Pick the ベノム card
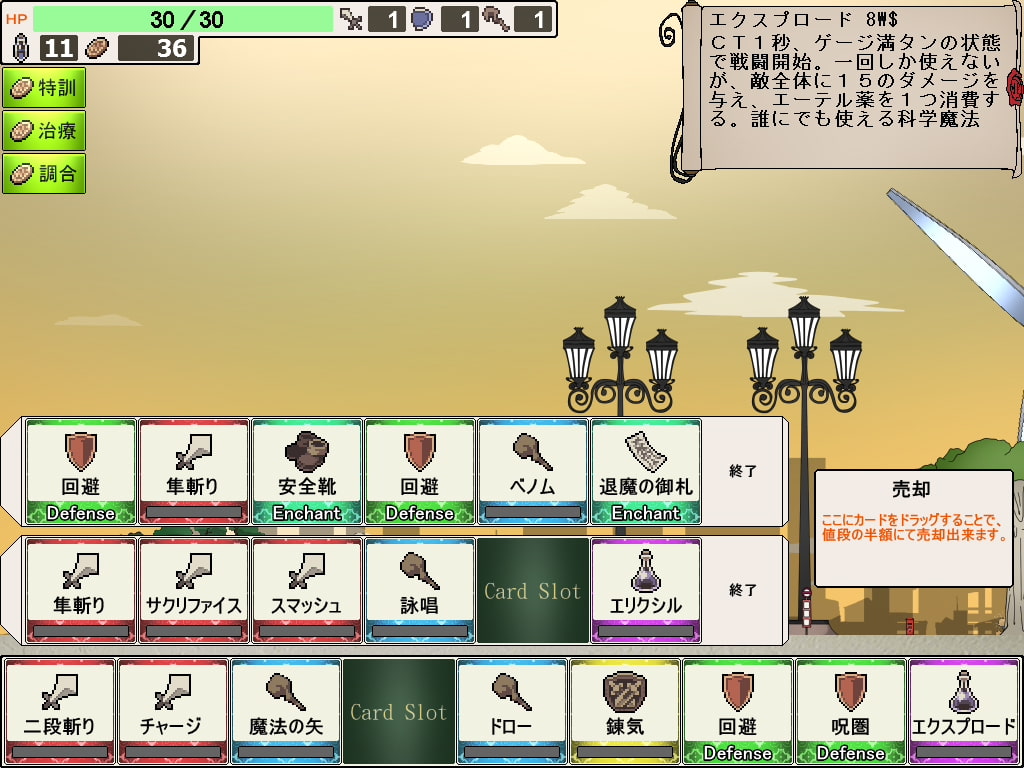This screenshot has height=768, width=1024. pos(533,471)
